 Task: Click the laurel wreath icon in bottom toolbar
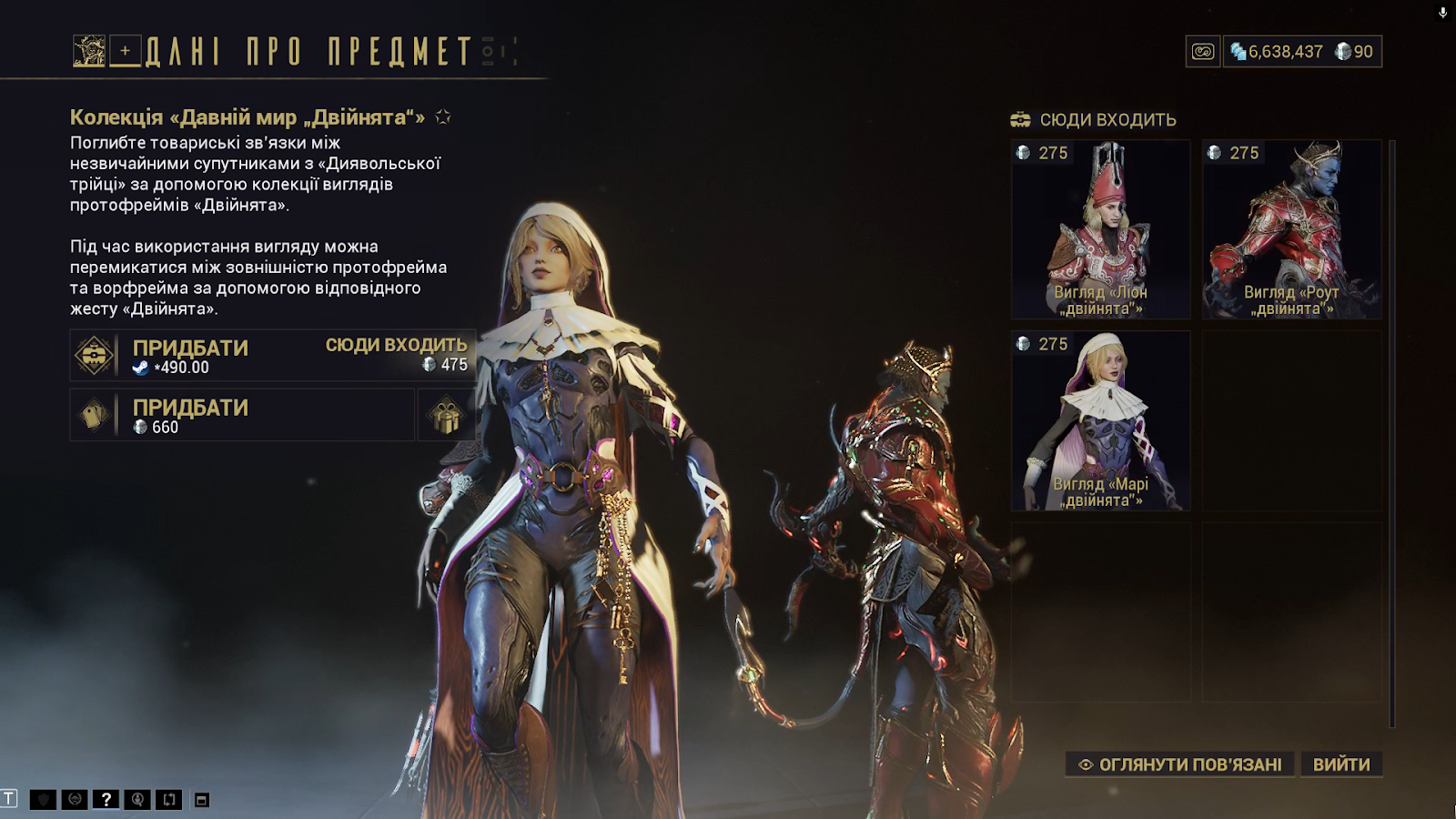tap(75, 800)
